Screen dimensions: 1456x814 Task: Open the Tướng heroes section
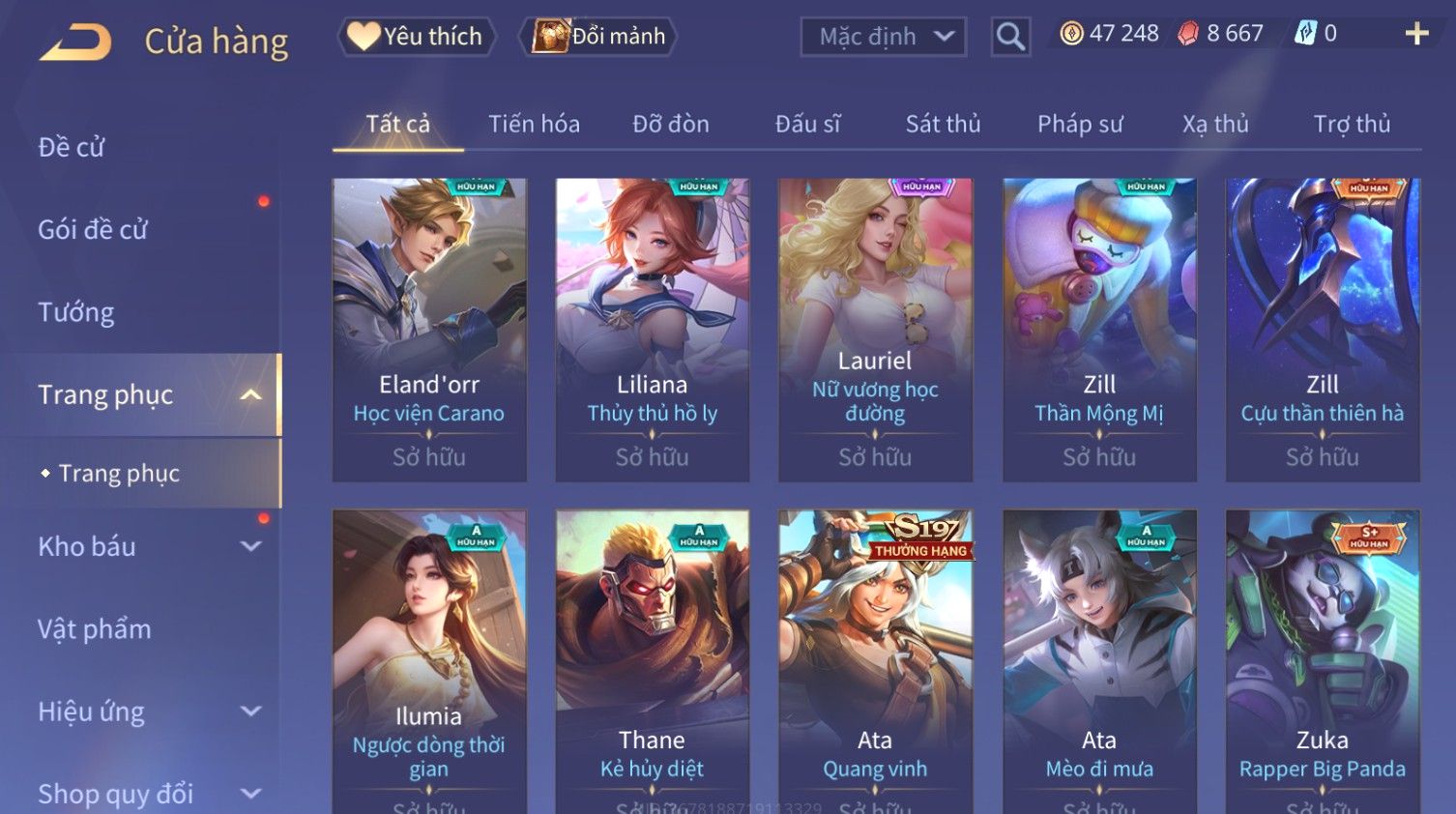76,312
